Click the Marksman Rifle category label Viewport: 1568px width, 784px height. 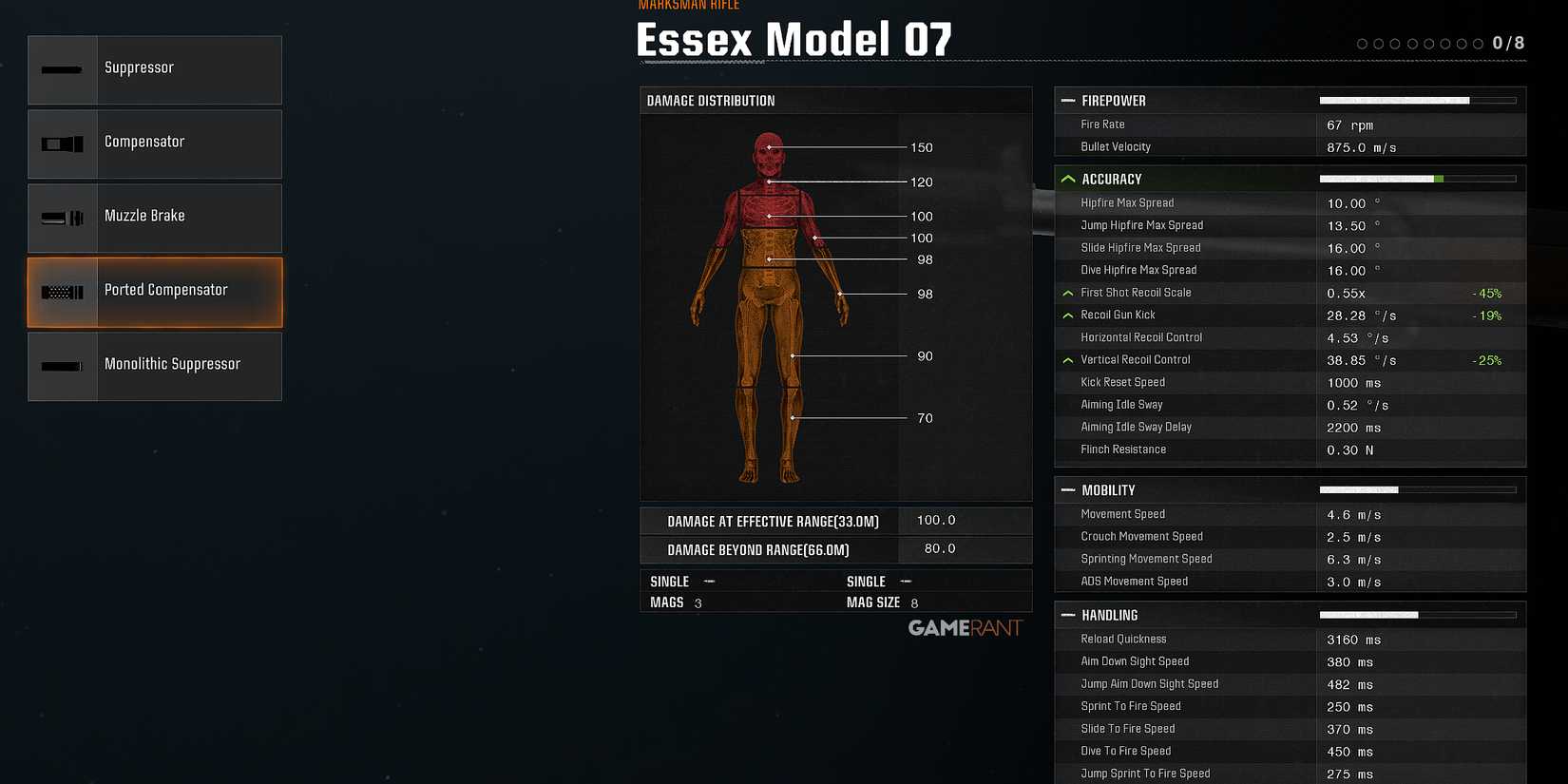click(689, 6)
